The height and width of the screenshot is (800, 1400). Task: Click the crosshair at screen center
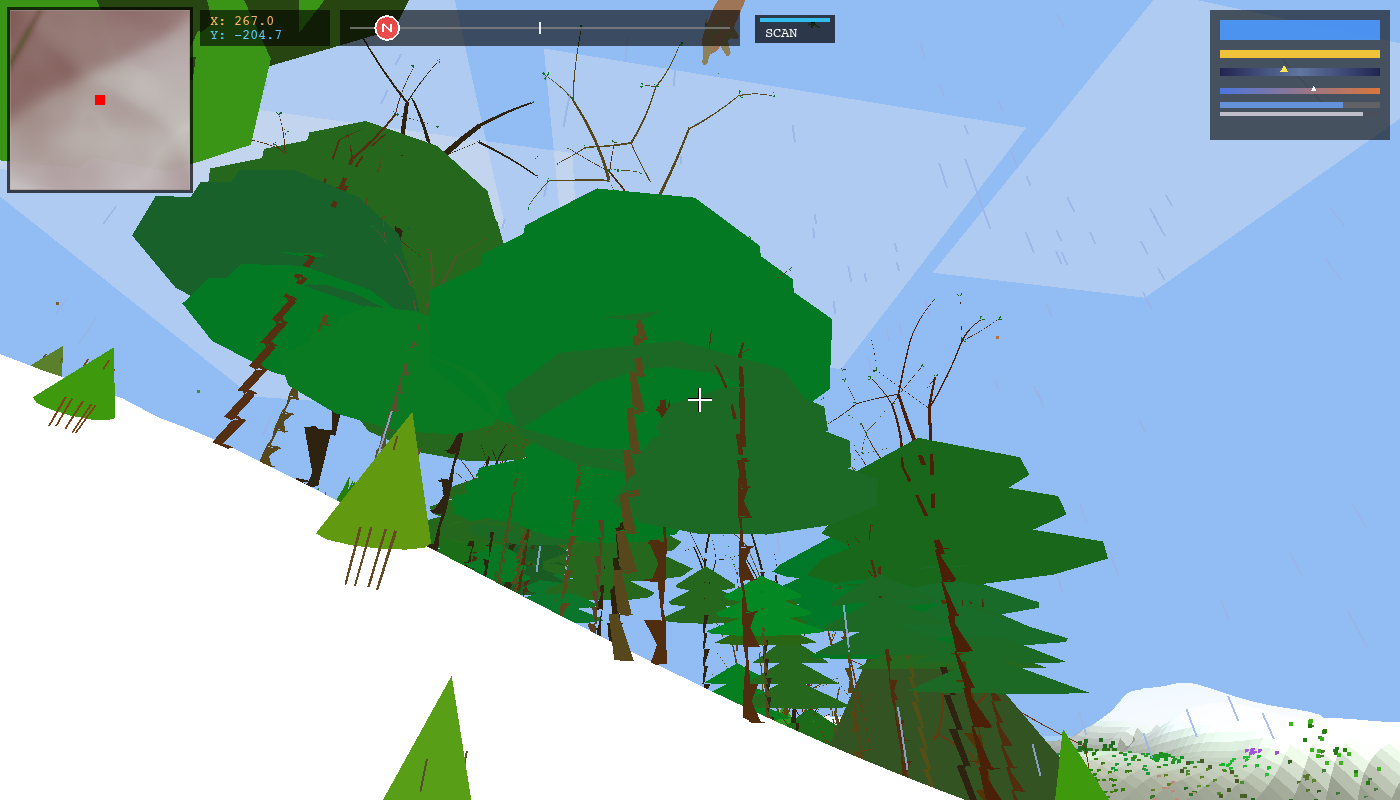point(700,400)
